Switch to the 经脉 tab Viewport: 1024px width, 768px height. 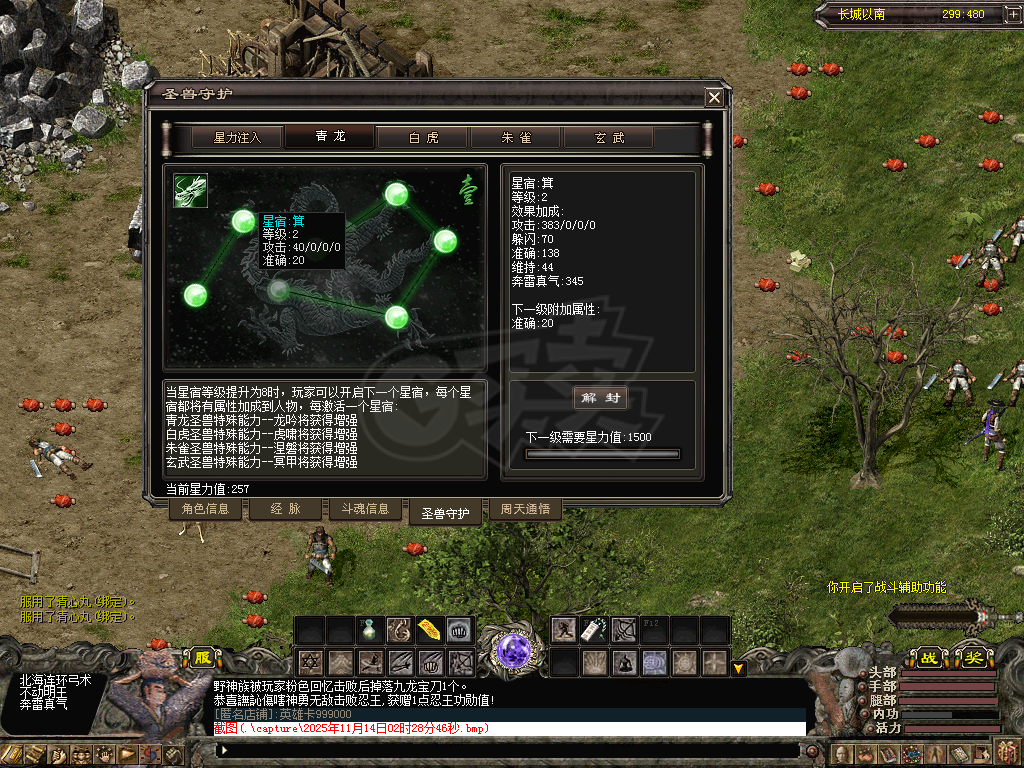tap(285, 509)
